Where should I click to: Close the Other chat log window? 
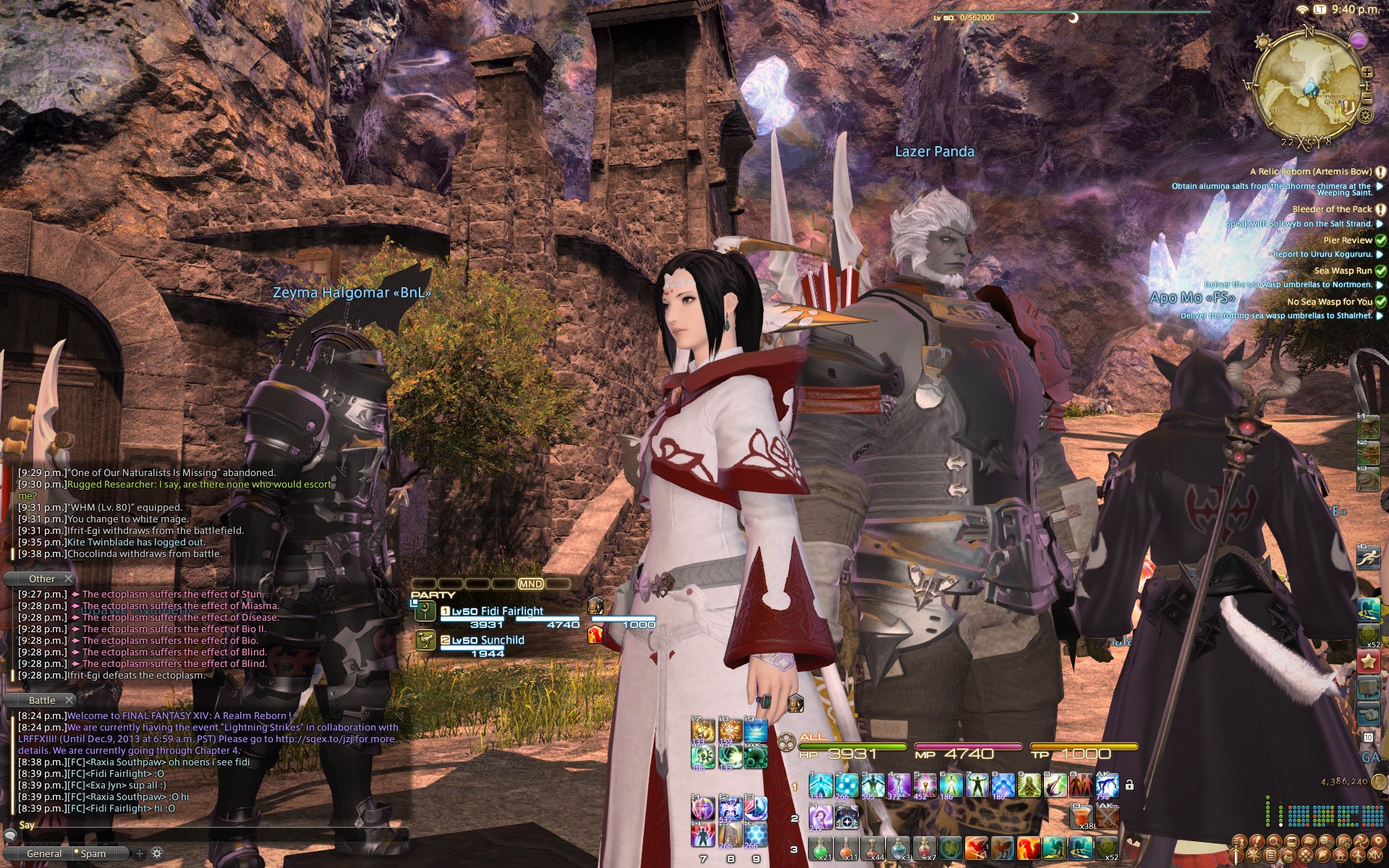tap(68, 579)
